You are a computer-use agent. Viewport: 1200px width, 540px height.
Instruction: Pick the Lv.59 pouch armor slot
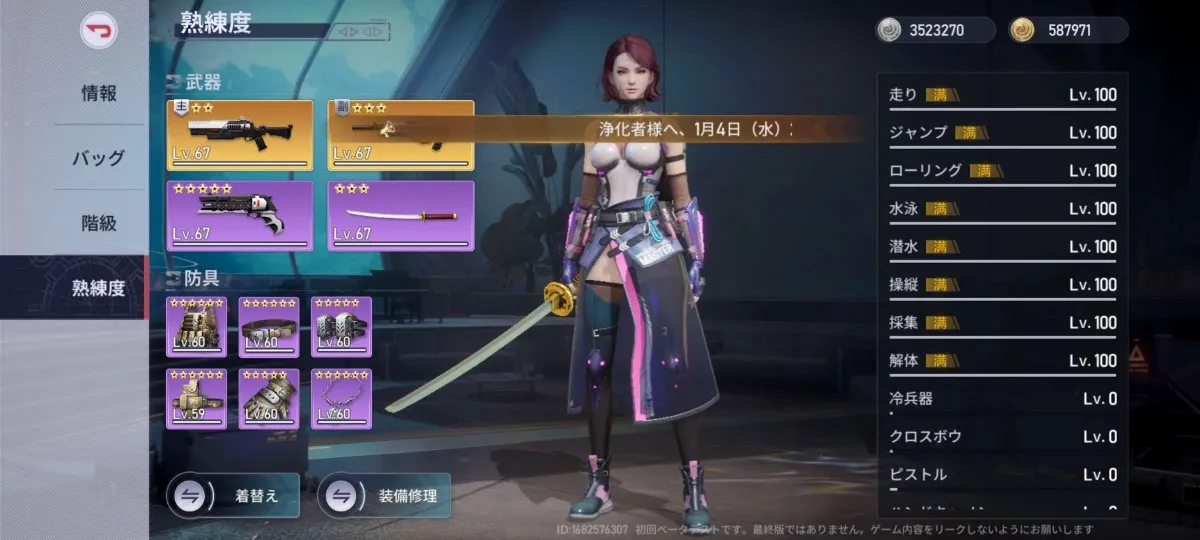[x=196, y=398]
